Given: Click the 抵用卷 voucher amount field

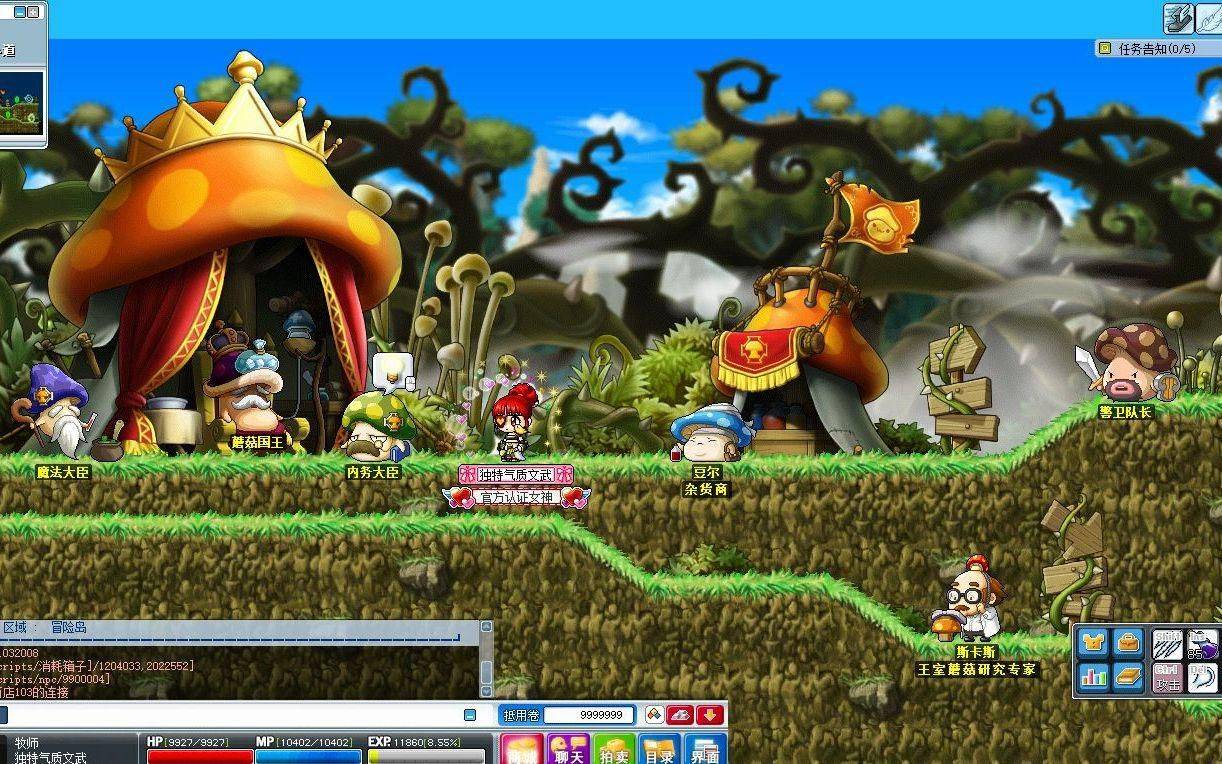Looking at the screenshot, I should [588, 715].
